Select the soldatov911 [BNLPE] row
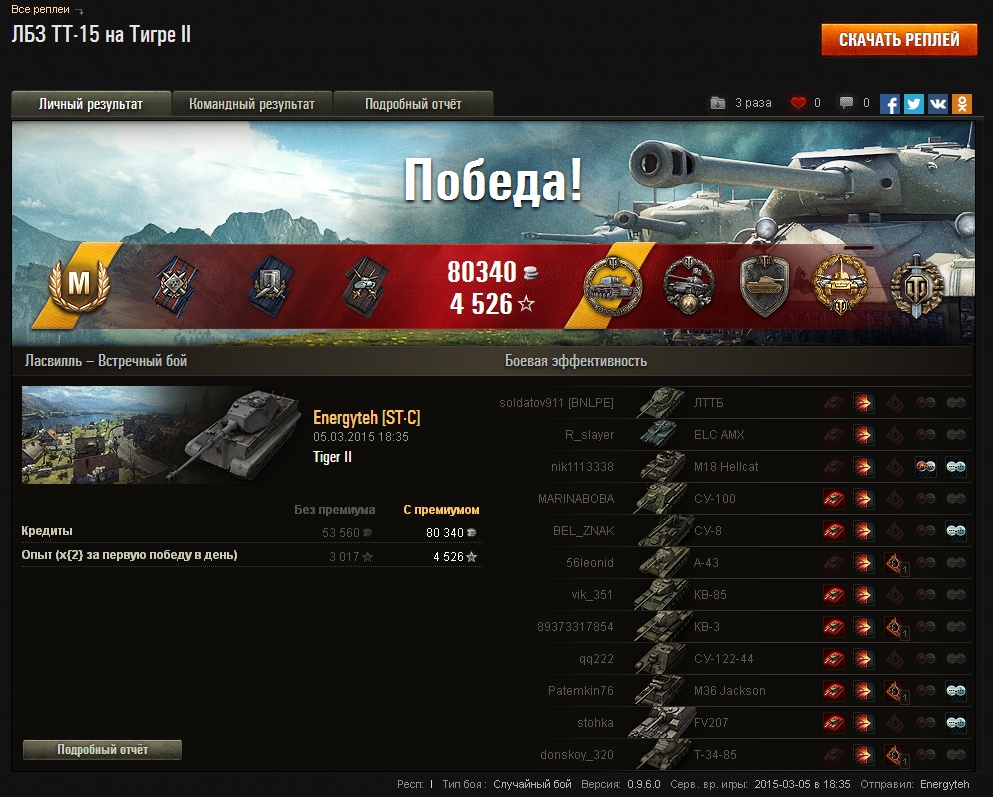Image resolution: width=993 pixels, height=797 pixels. click(556, 403)
